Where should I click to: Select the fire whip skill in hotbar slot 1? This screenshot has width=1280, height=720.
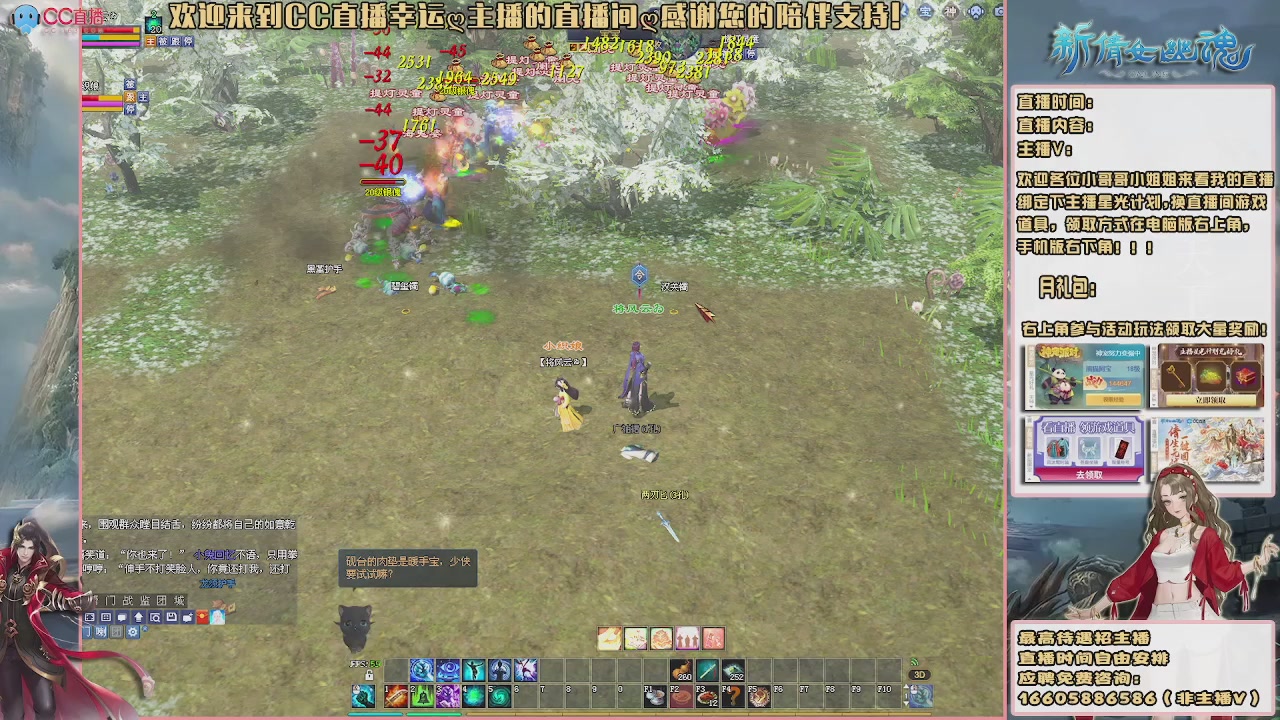(x=394, y=695)
